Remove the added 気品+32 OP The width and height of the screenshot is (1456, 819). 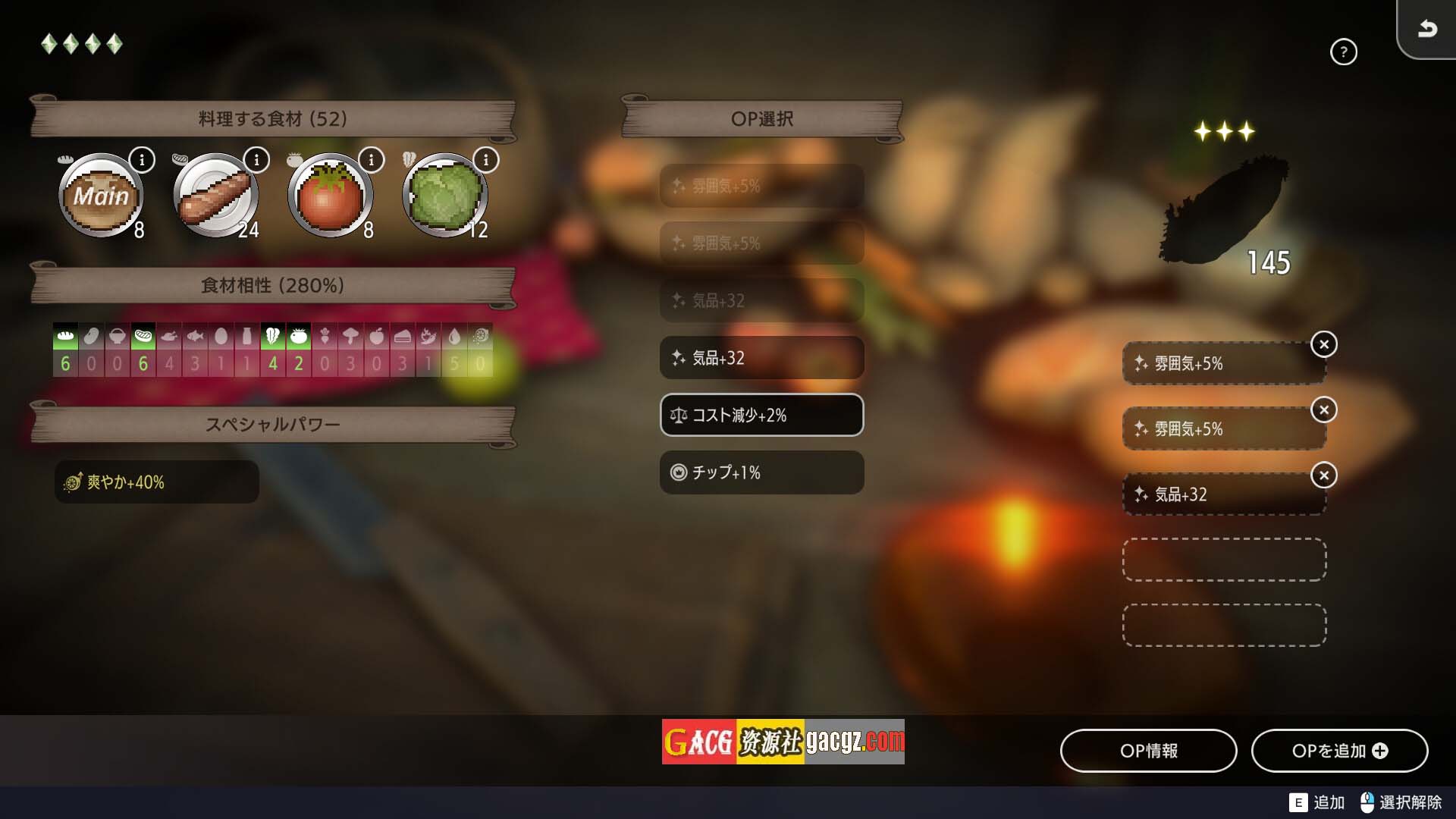(x=1323, y=475)
